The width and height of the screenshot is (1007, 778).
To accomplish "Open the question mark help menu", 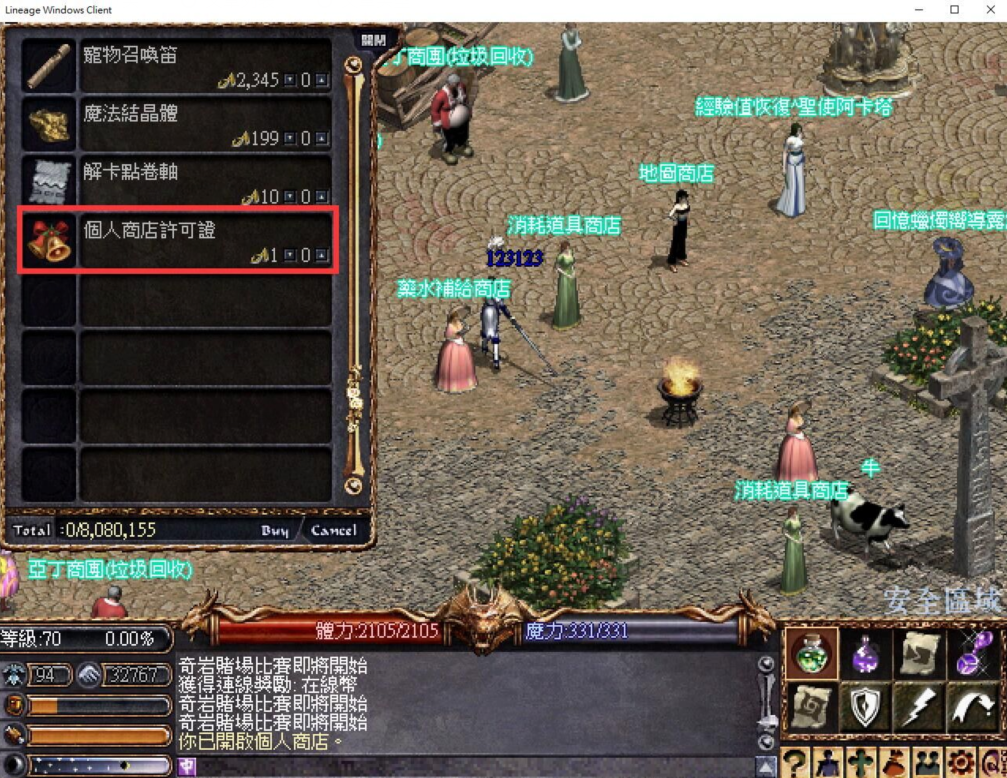I will coord(795,763).
